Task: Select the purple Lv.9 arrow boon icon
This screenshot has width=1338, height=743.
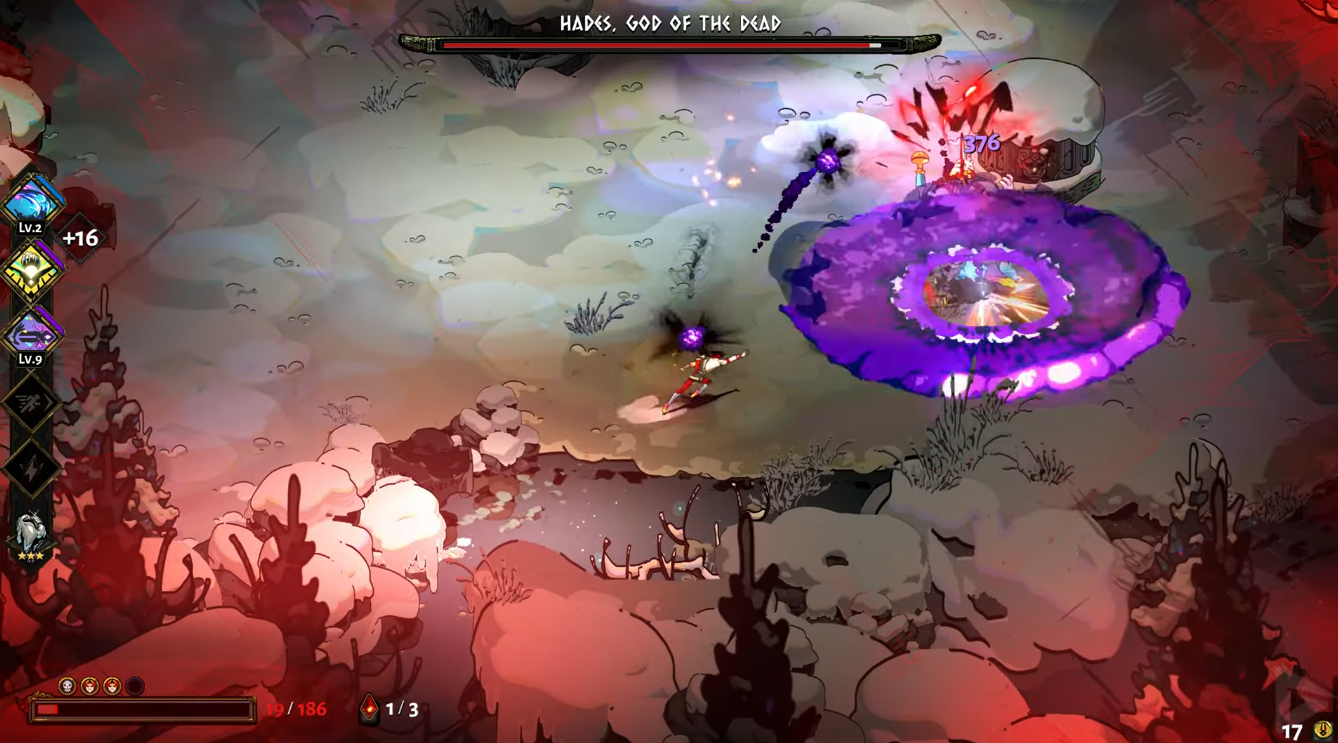Action: coord(32,333)
